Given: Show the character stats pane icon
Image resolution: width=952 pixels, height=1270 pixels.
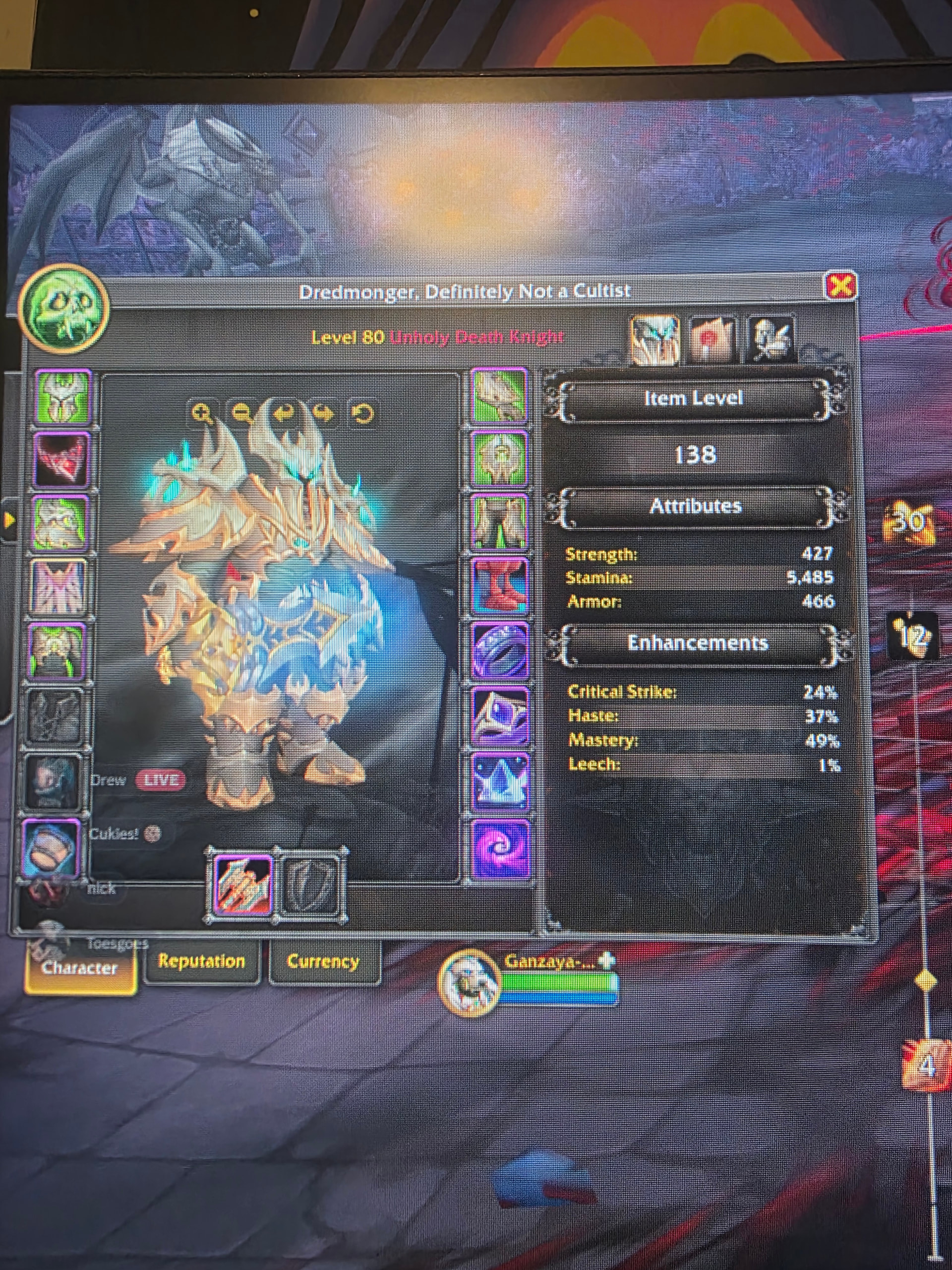Looking at the screenshot, I should click(x=655, y=340).
